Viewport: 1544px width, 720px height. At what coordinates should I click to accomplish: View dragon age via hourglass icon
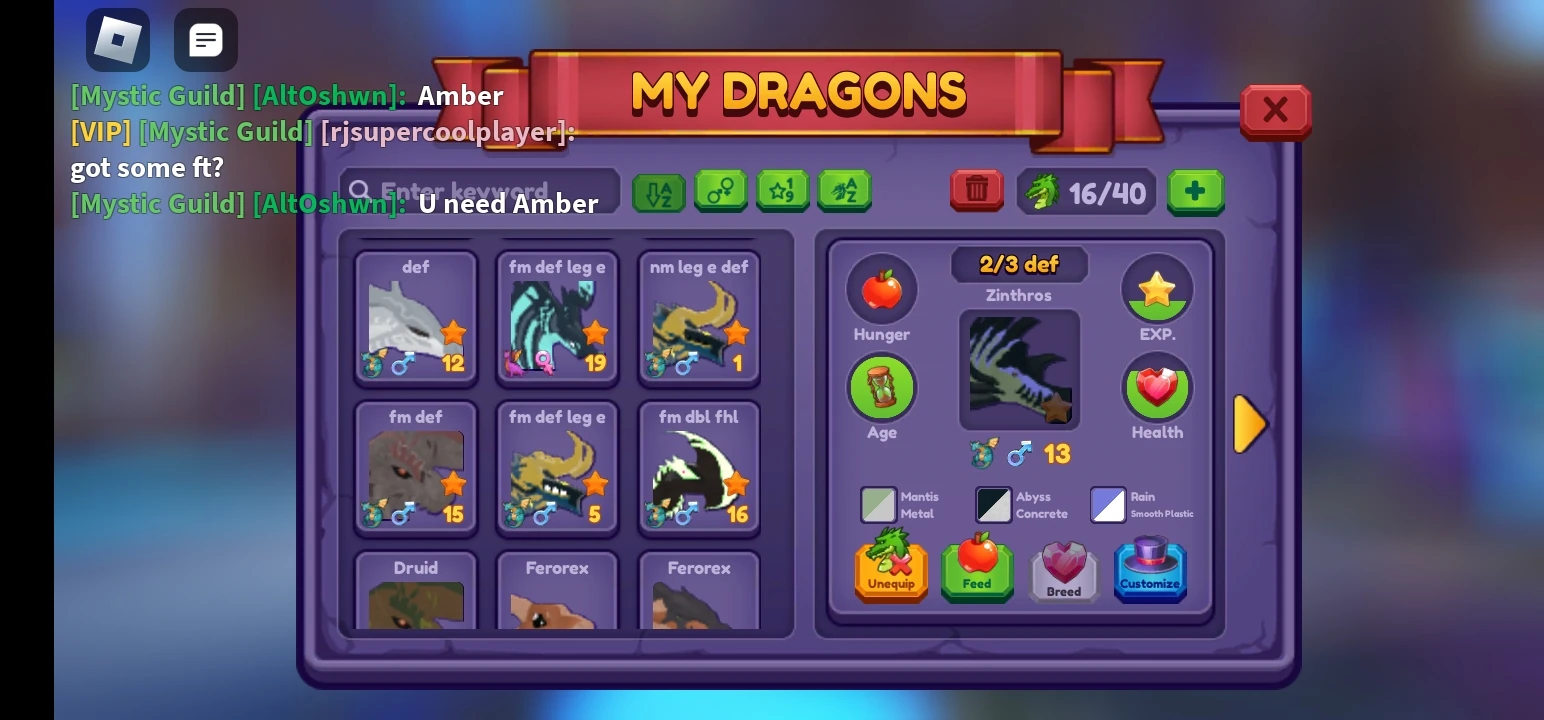point(881,387)
